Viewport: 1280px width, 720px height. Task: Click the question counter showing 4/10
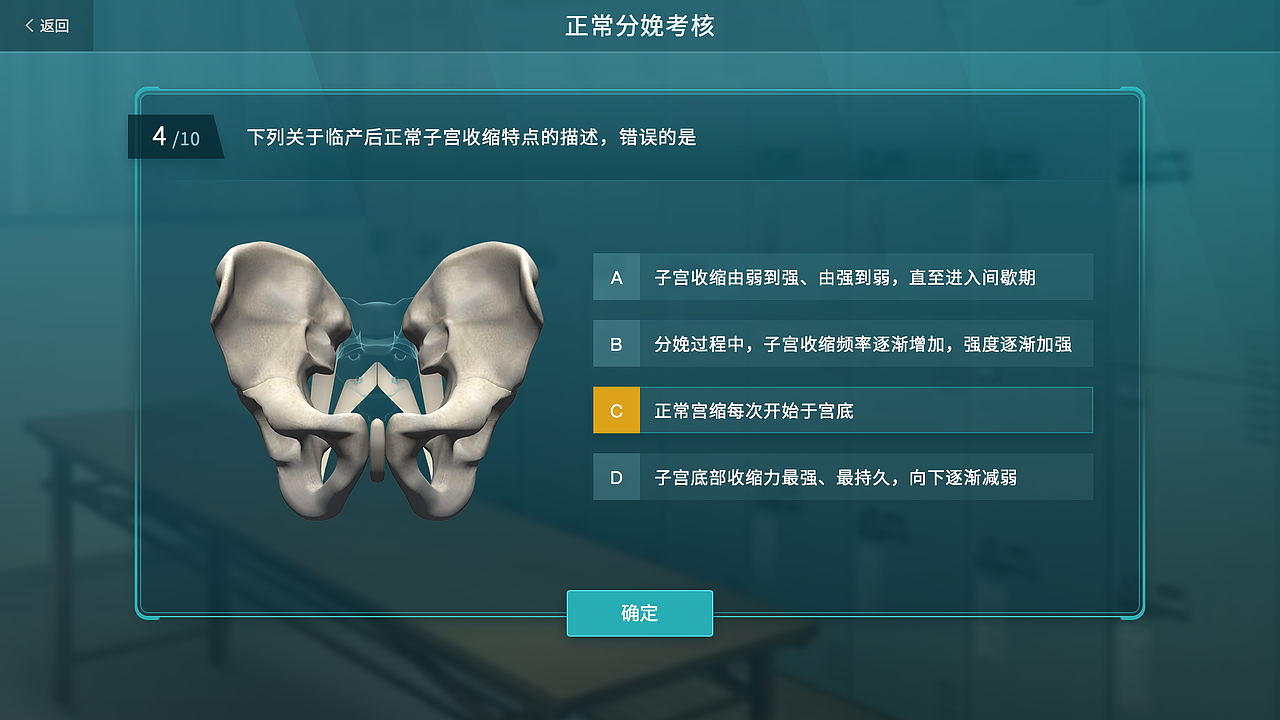point(175,137)
